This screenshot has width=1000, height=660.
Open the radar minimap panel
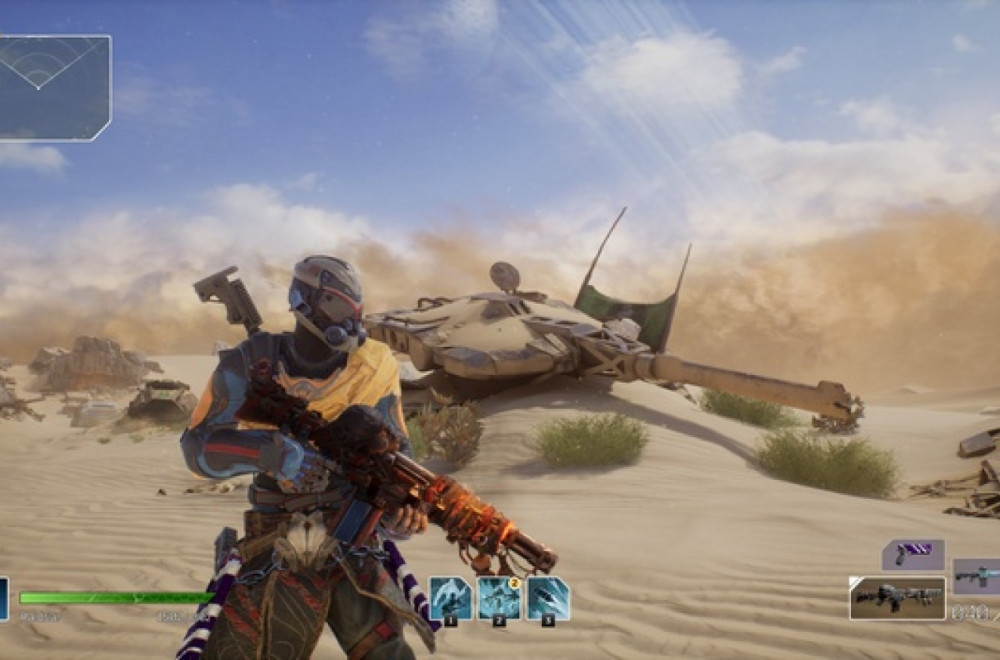click(55, 87)
